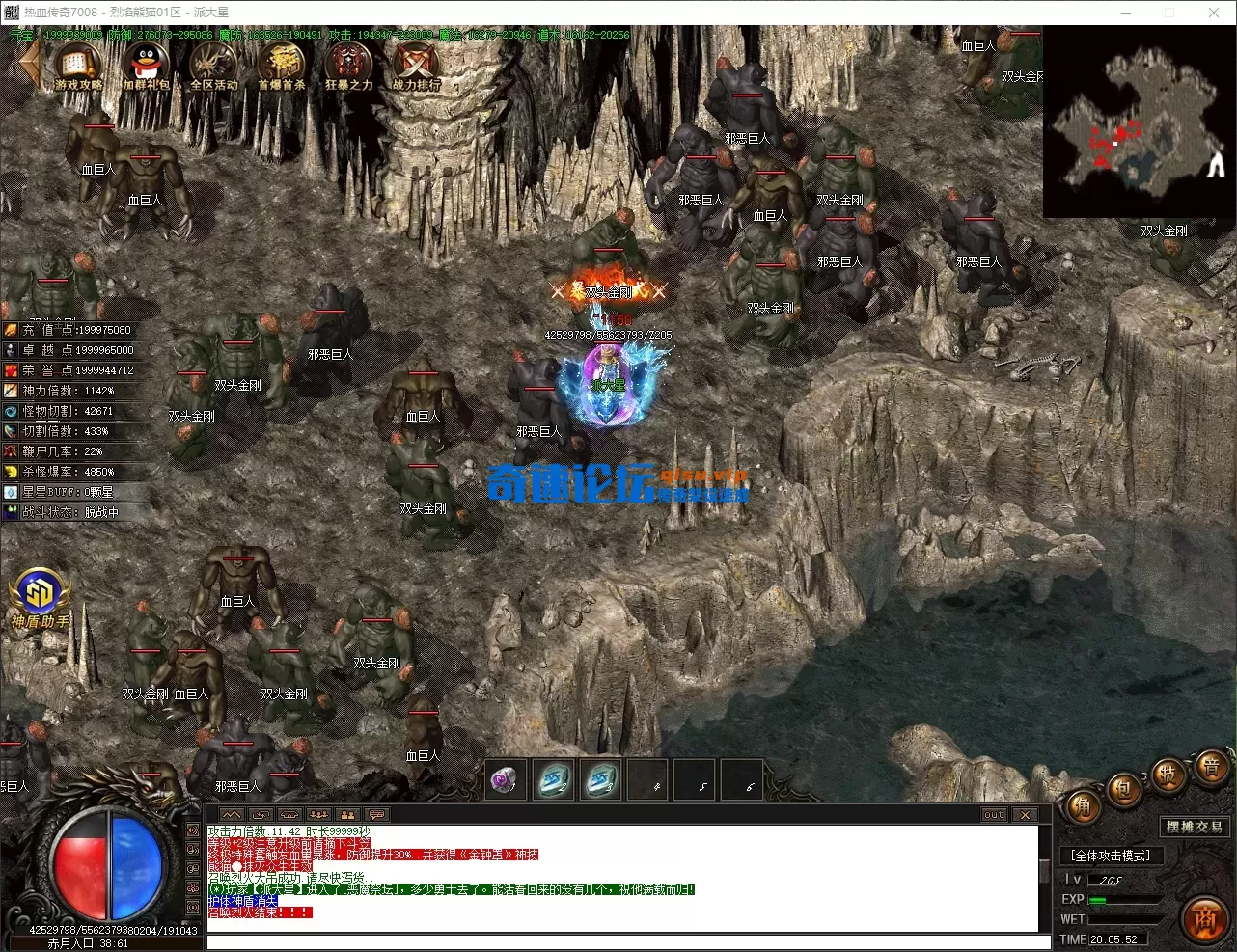The height and width of the screenshot is (952, 1237).
Task: Use the purple stone in hotbar slot 1
Action: 504,780
